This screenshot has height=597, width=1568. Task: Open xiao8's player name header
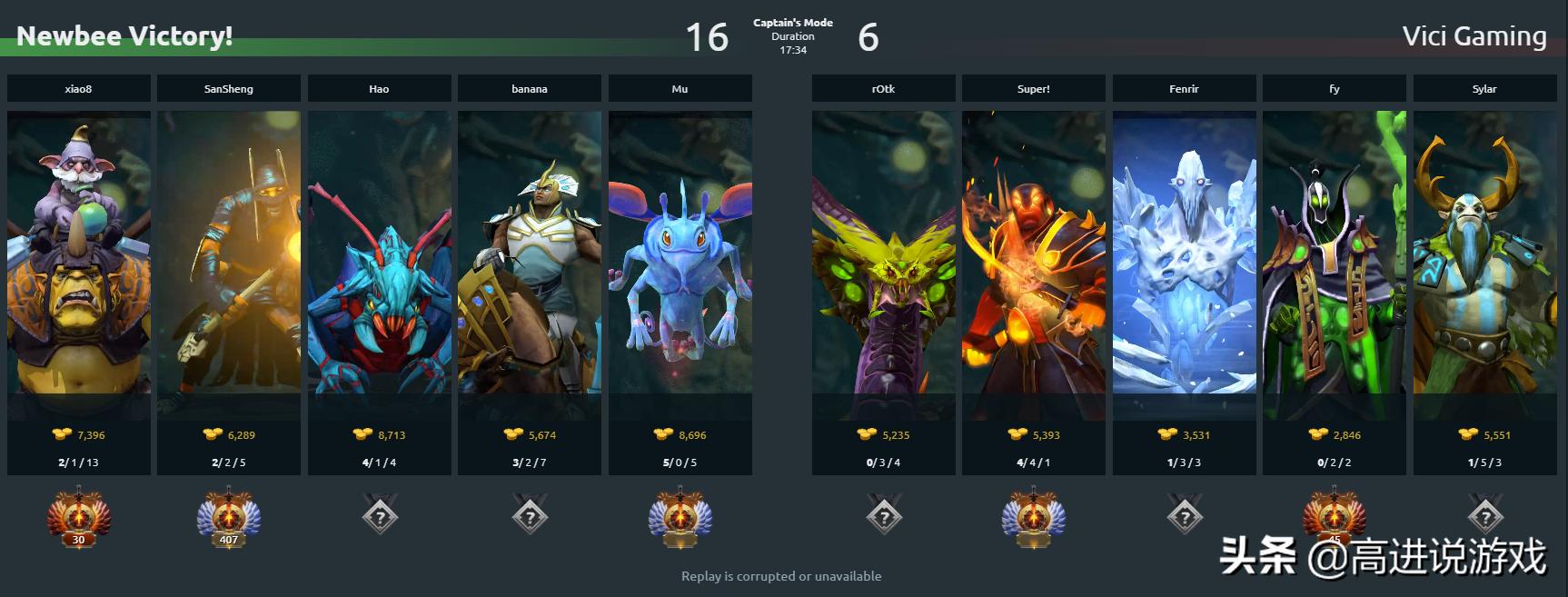pyautogui.click(x=79, y=89)
